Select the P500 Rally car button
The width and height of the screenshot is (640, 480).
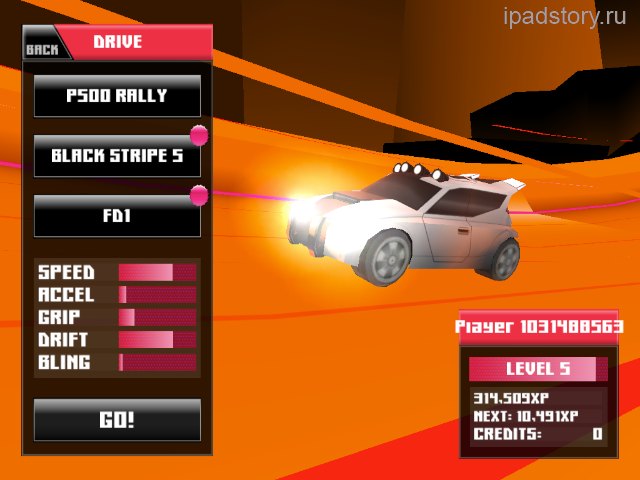click(117, 96)
